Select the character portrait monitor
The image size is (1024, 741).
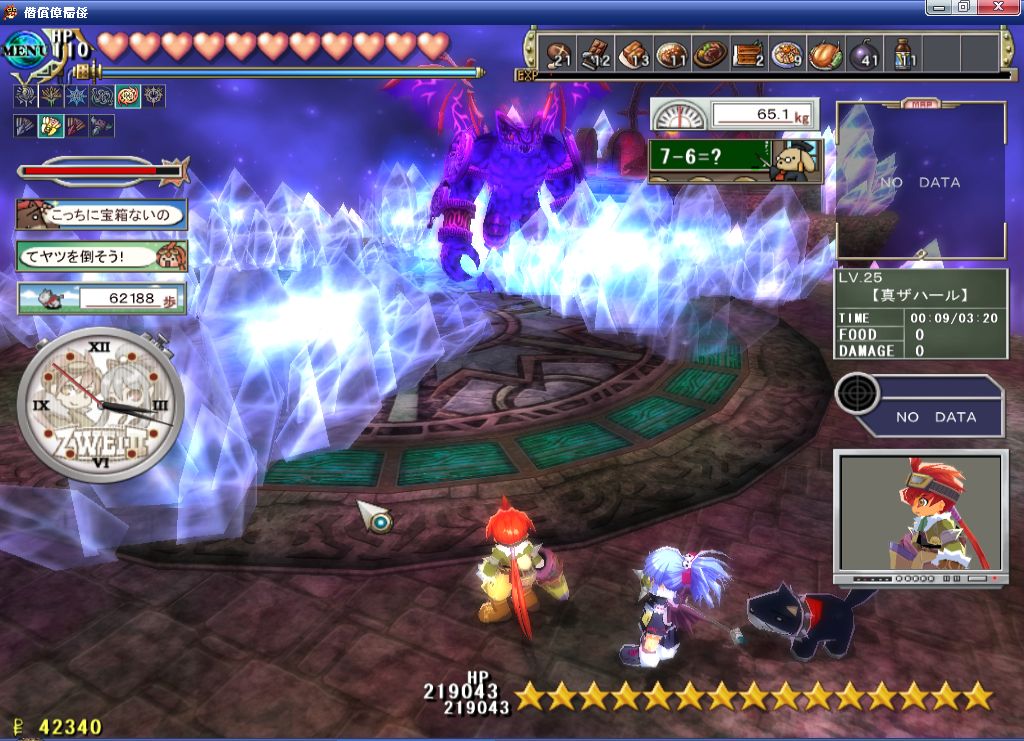(920, 513)
